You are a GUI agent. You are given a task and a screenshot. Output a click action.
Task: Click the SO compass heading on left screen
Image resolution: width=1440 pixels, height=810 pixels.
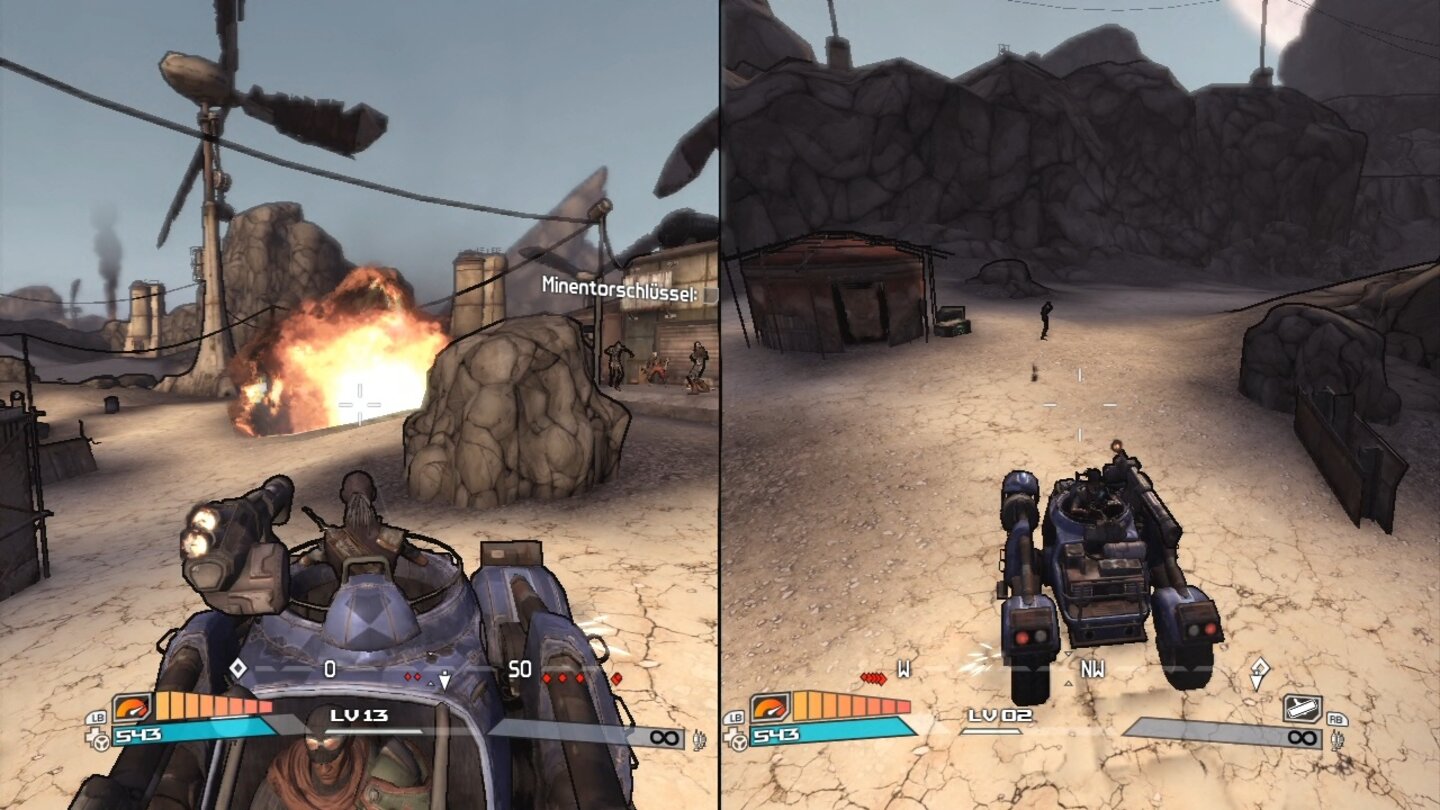pos(519,670)
